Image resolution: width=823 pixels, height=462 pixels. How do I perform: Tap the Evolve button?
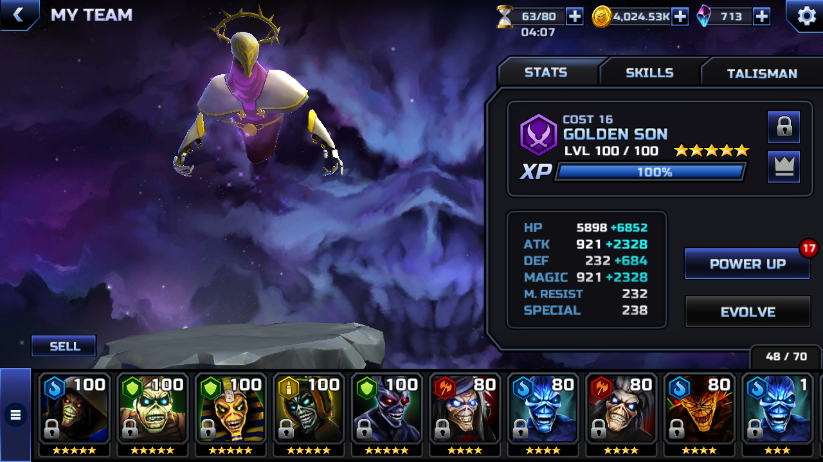747,312
